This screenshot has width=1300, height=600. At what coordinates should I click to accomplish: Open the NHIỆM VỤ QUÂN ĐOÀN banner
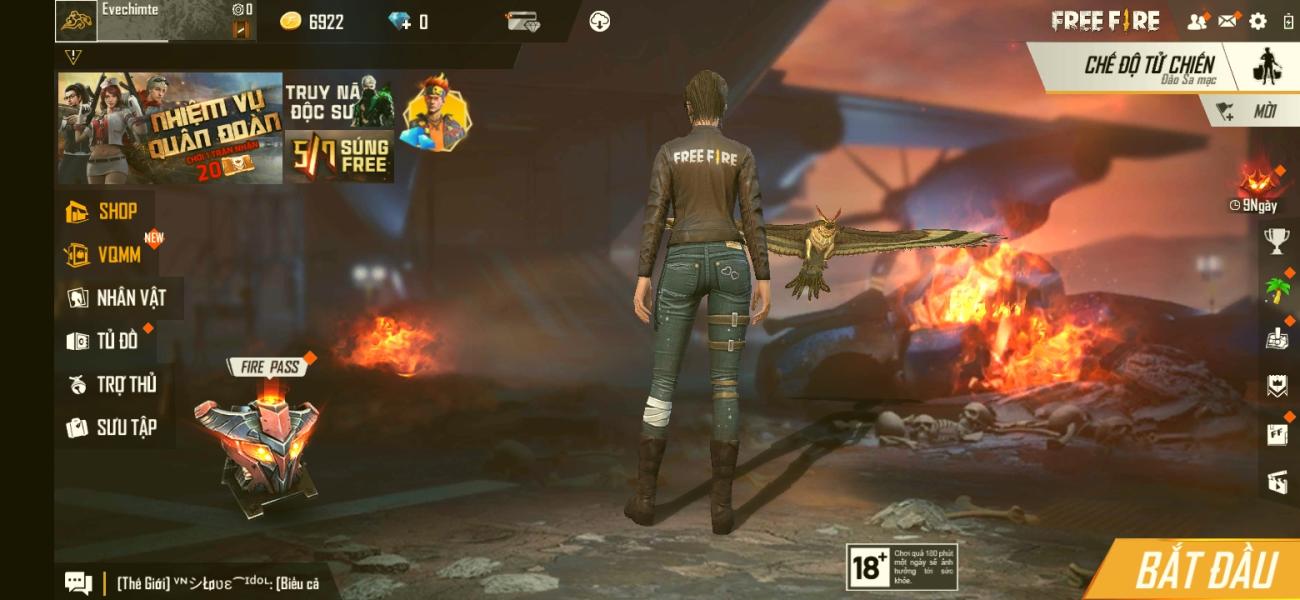170,128
